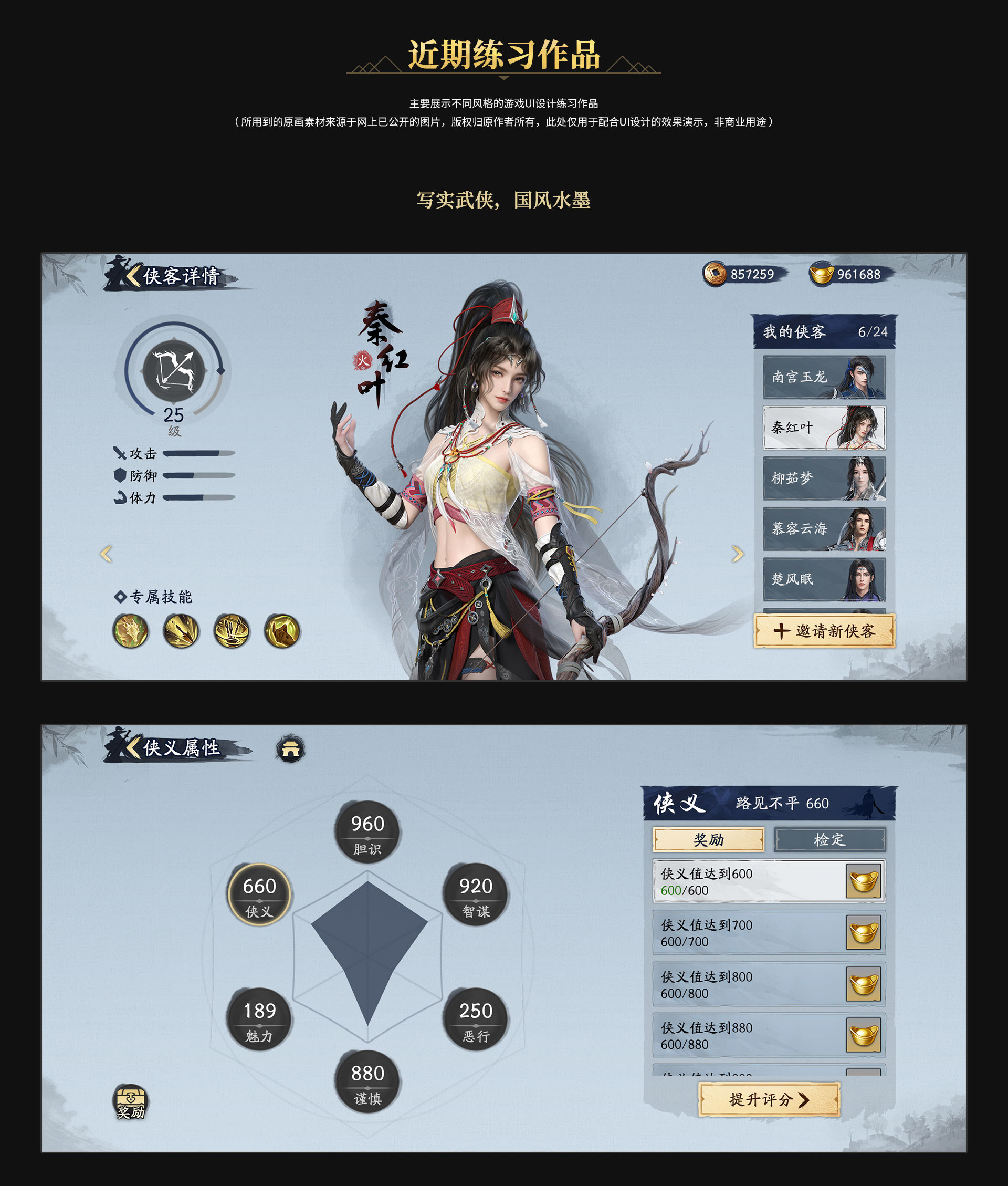Choose 柳茹梦 in the hero list

[824, 478]
